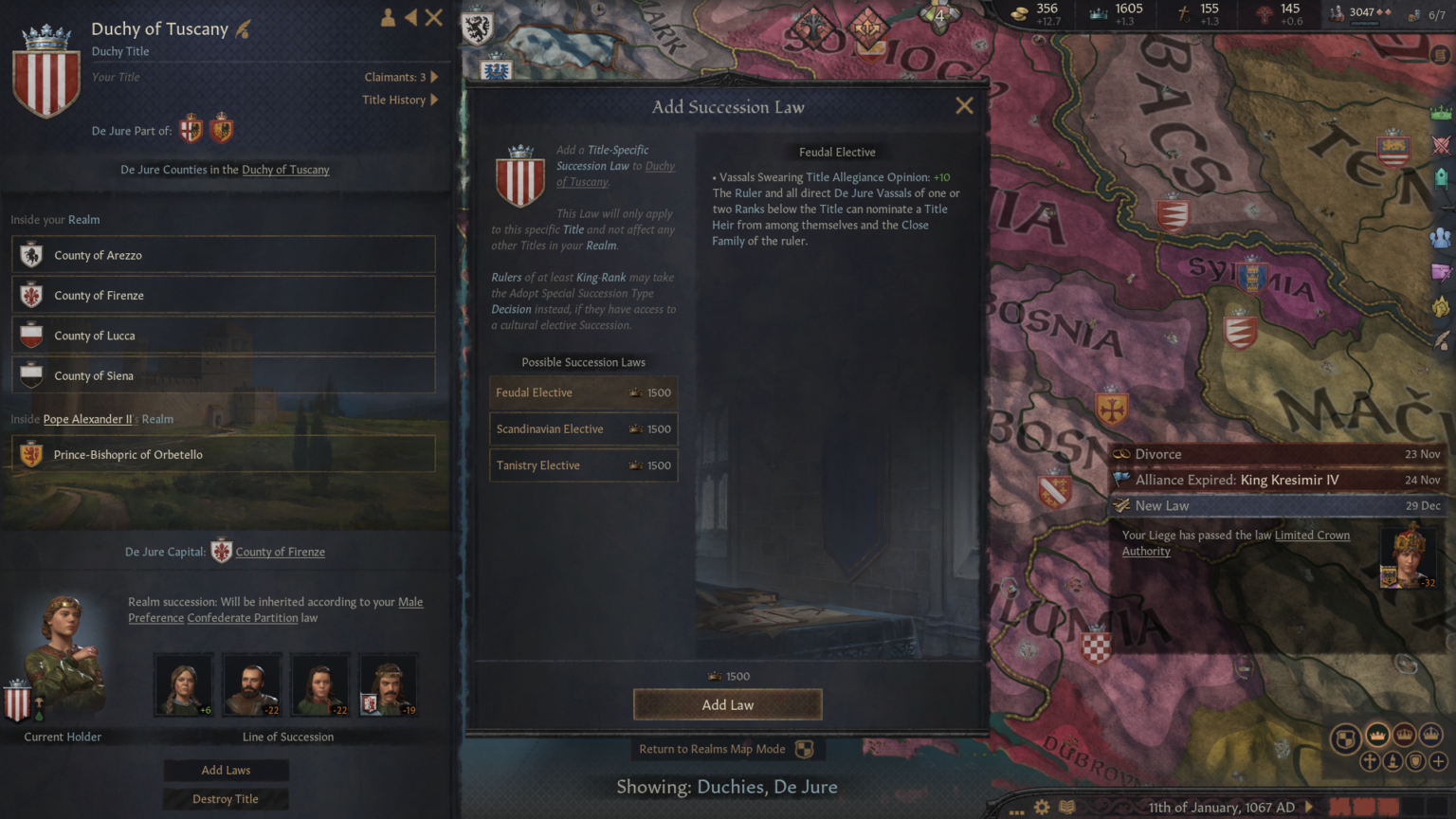Screen dimensions: 1456x819
Task: Choose County of Siena row
Action: coord(224,375)
